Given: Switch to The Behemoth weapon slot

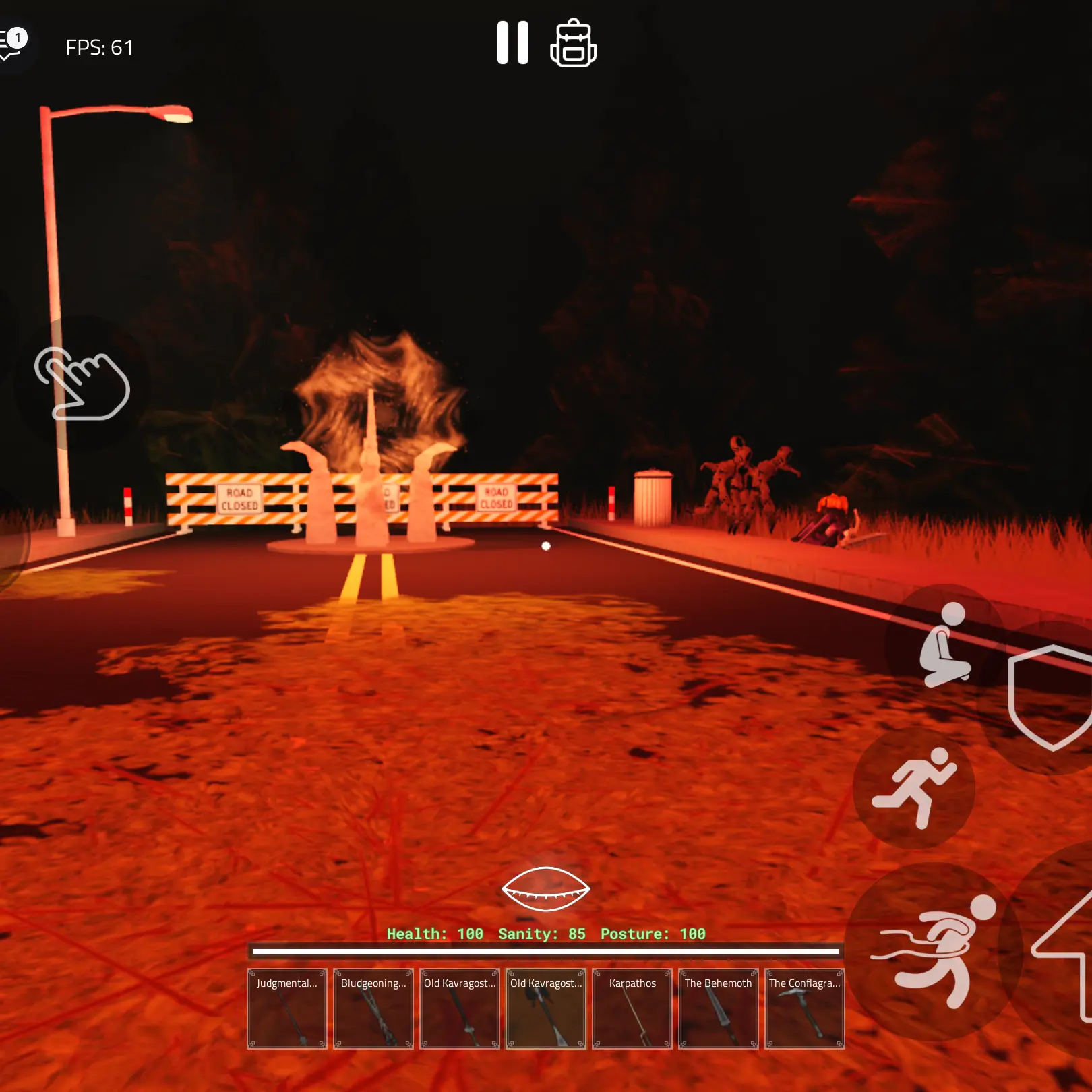Looking at the screenshot, I should coord(718,1010).
